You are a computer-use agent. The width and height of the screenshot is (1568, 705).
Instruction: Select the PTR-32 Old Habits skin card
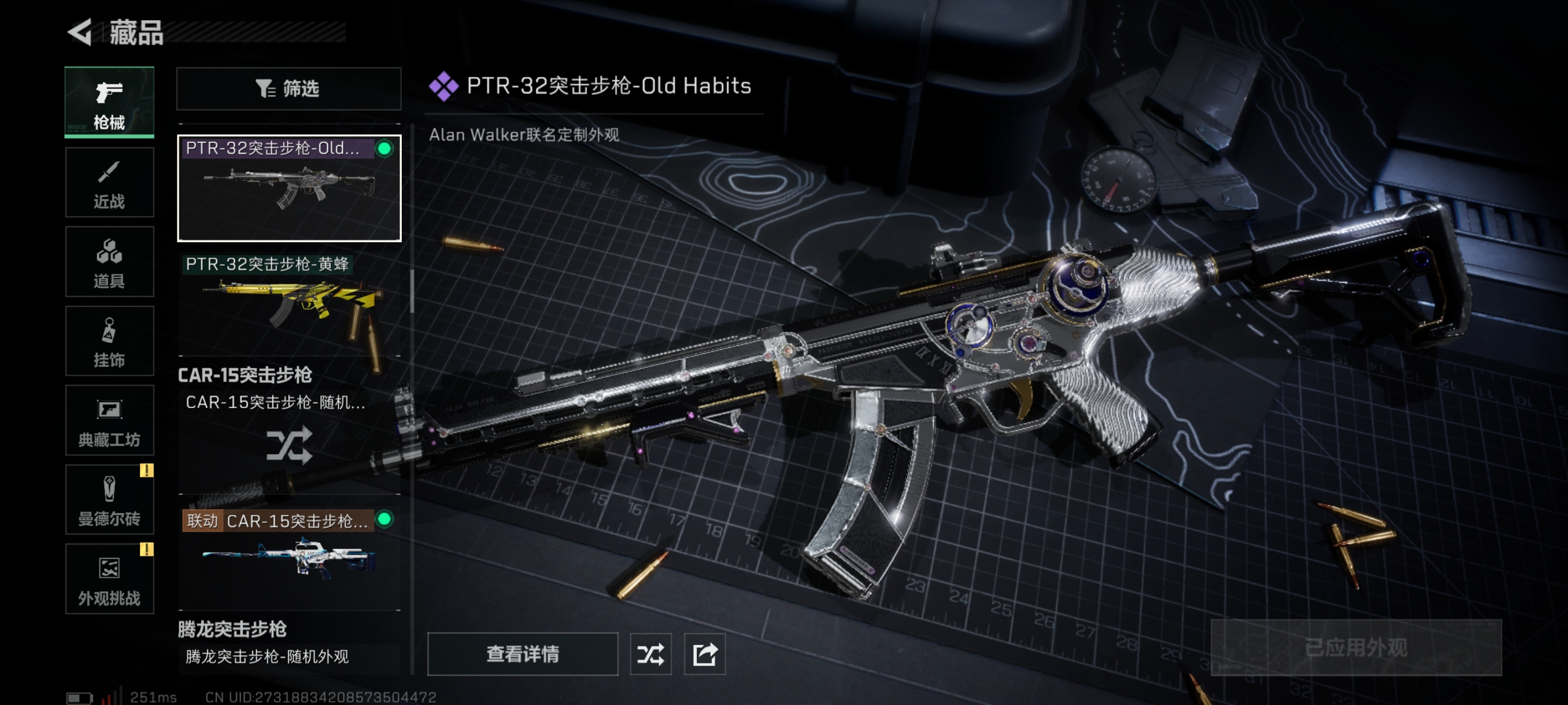click(x=289, y=188)
